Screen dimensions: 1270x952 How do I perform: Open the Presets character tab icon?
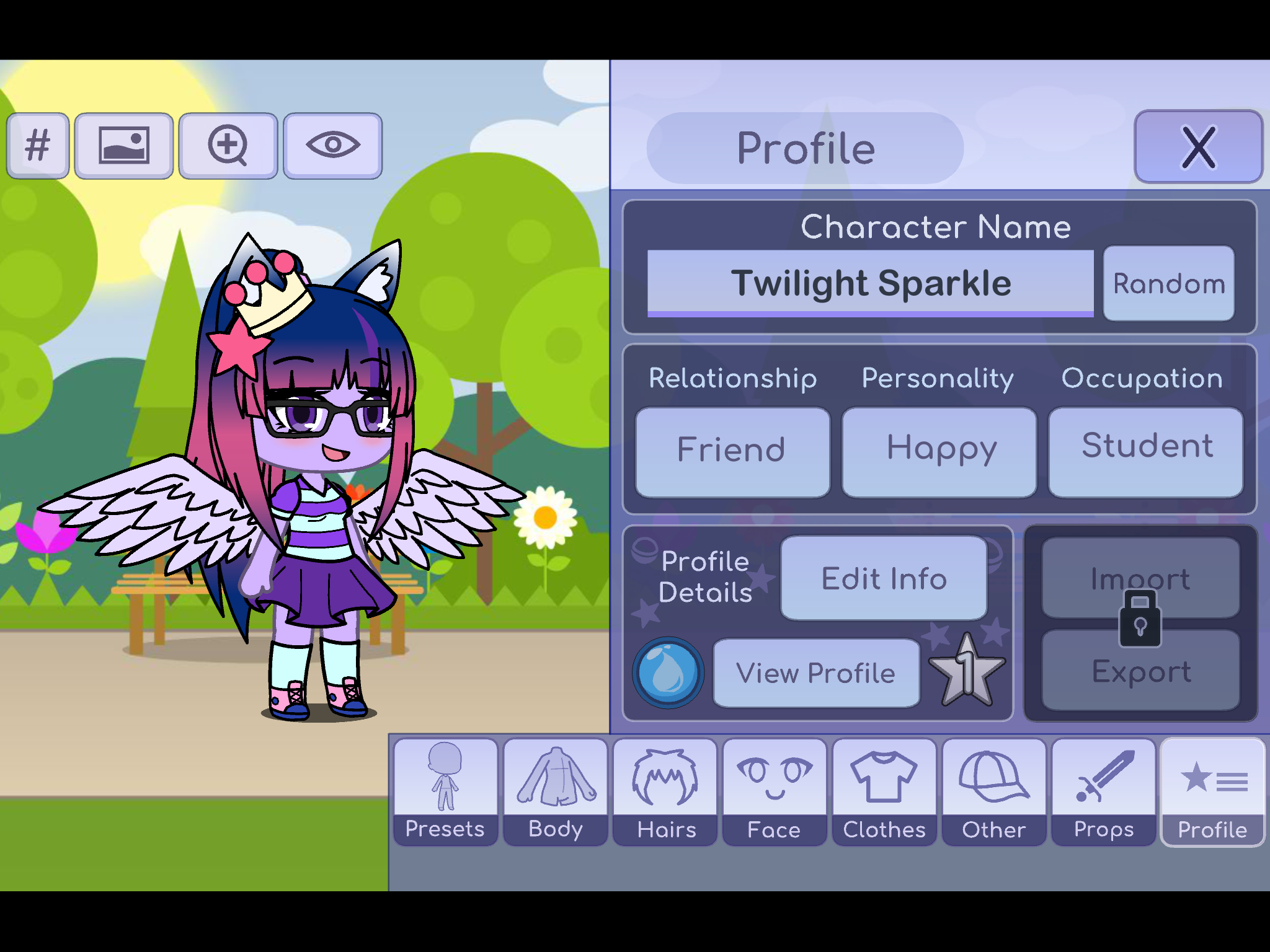tap(445, 776)
